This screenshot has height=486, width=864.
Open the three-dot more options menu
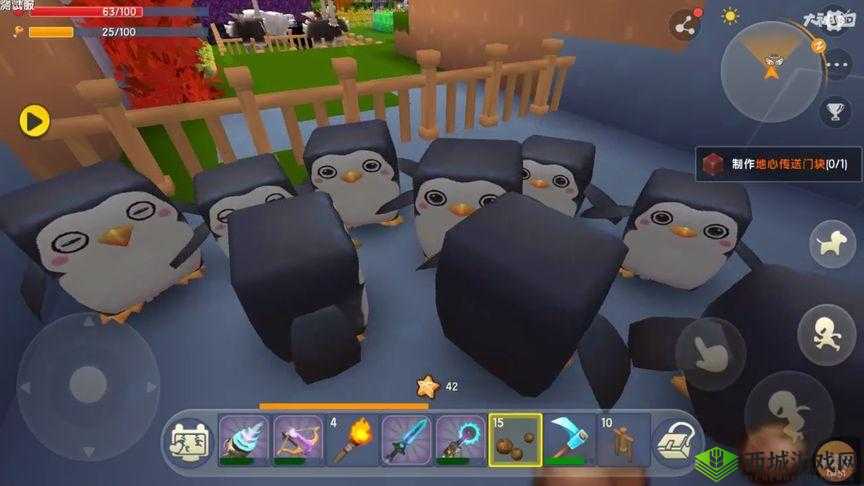[x=838, y=64]
